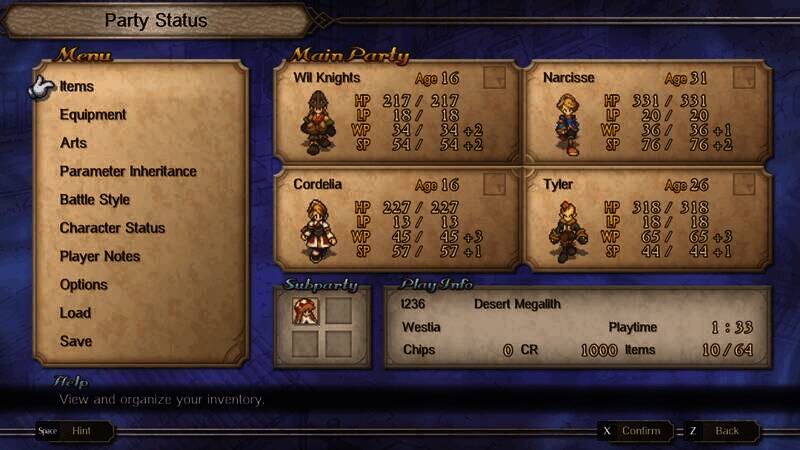Viewport: 800px width, 450px height.
Task: View Character Status
Action: point(112,228)
